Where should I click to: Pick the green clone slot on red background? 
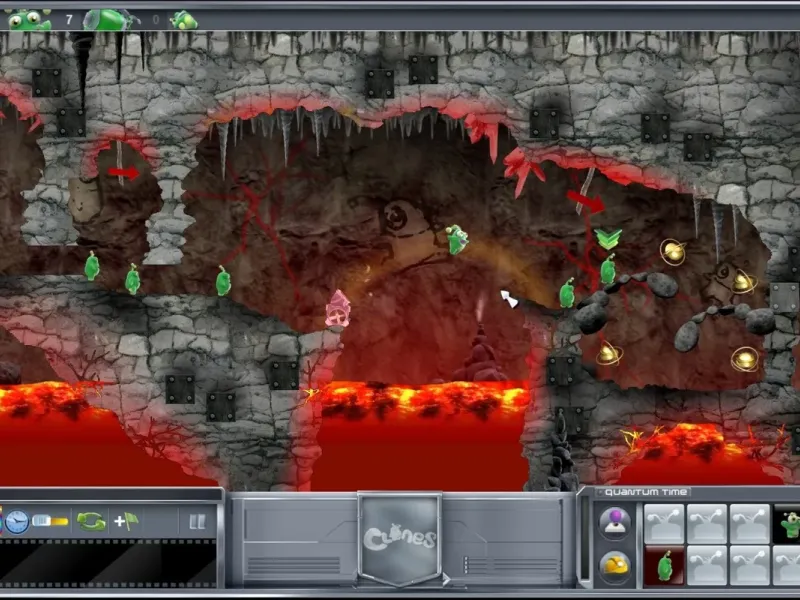tap(664, 566)
